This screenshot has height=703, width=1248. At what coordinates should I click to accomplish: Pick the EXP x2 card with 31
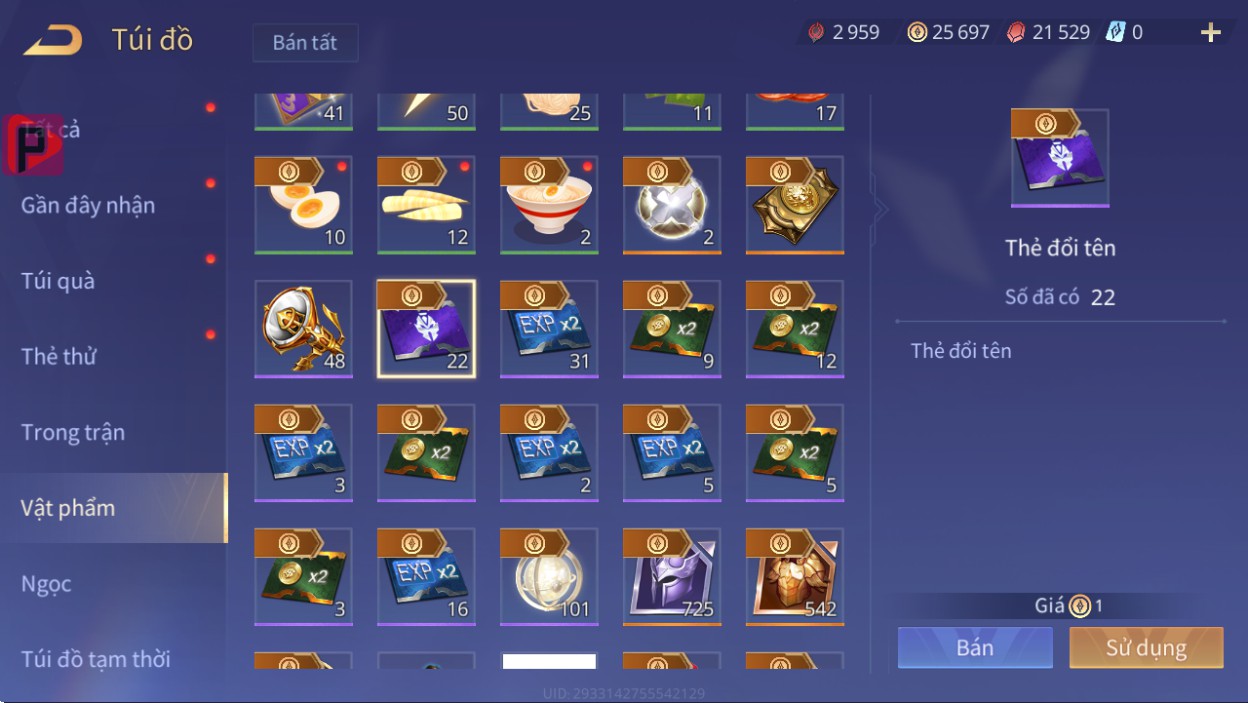(549, 328)
